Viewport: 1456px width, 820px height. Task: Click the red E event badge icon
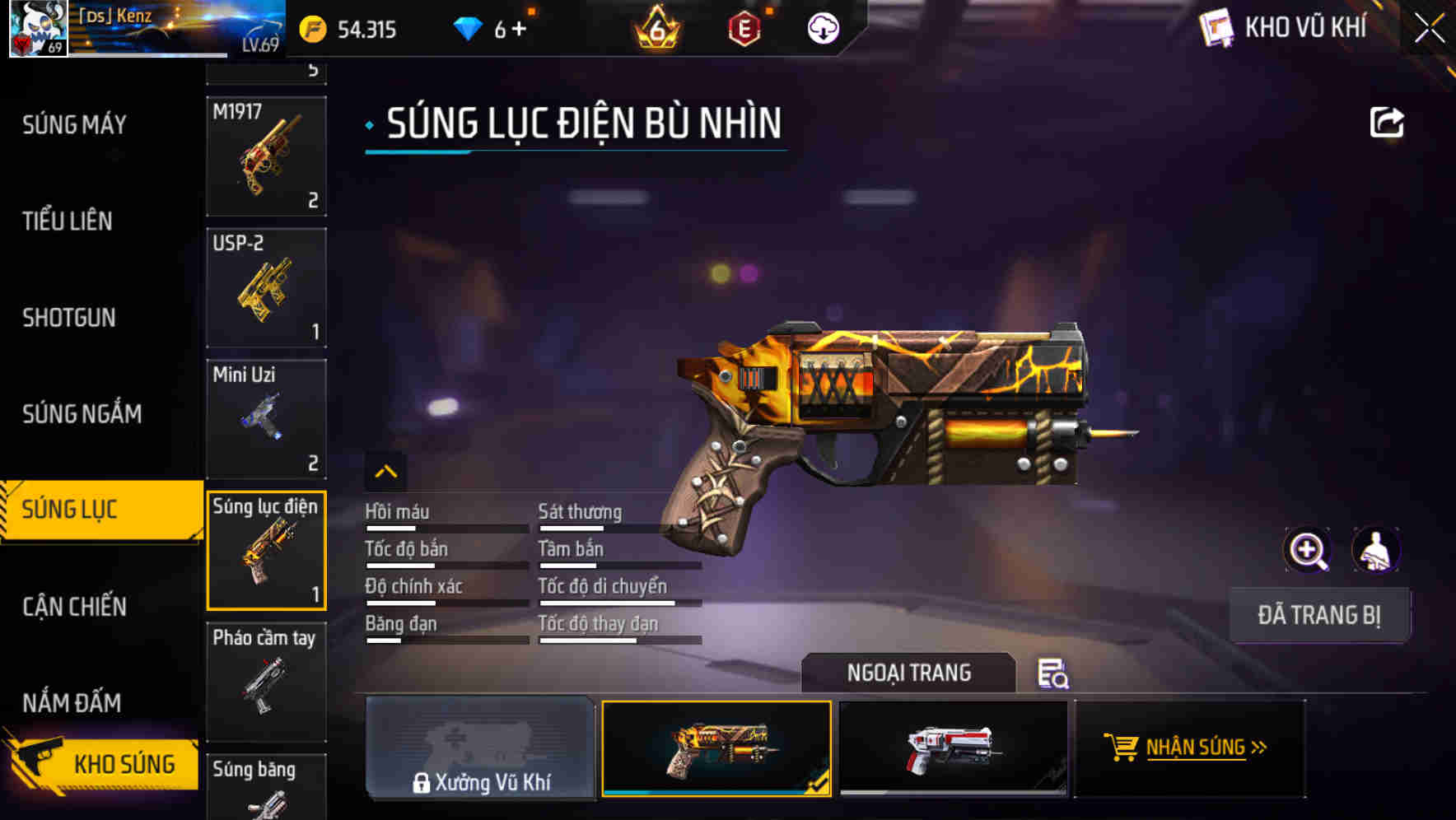pyautogui.click(x=743, y=29)
